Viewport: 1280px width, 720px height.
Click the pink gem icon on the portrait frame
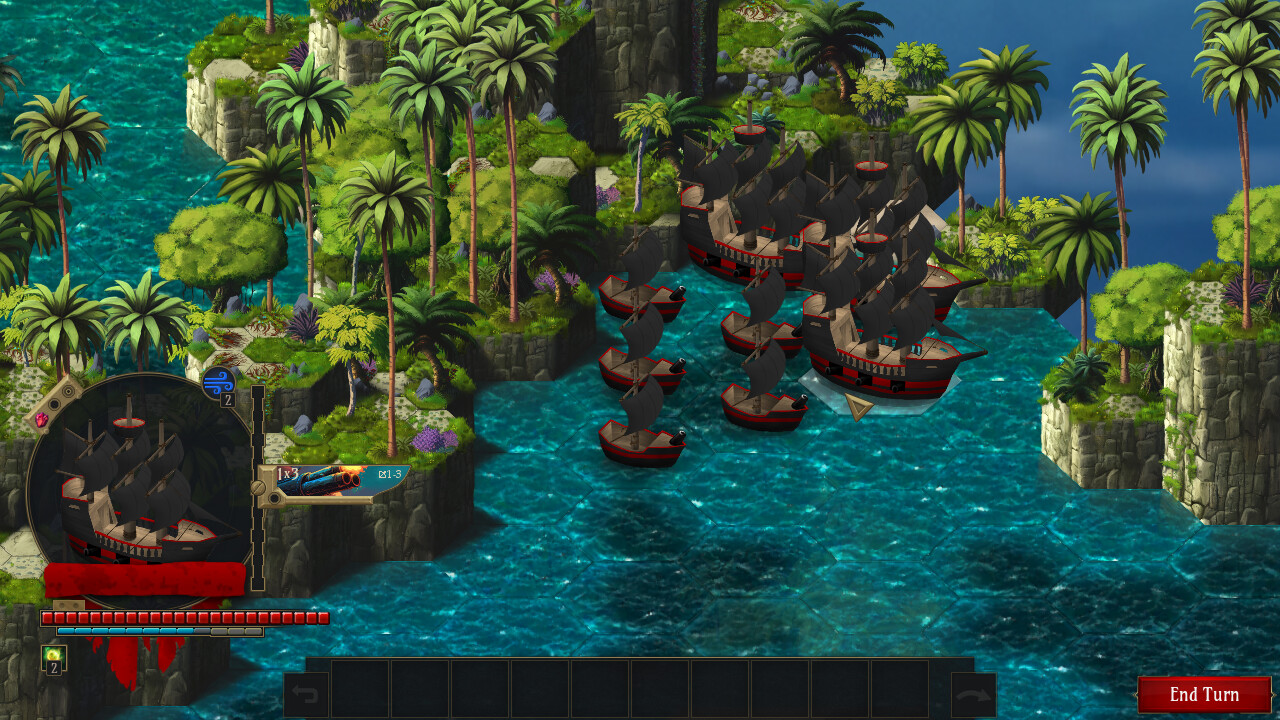(42, 419)
